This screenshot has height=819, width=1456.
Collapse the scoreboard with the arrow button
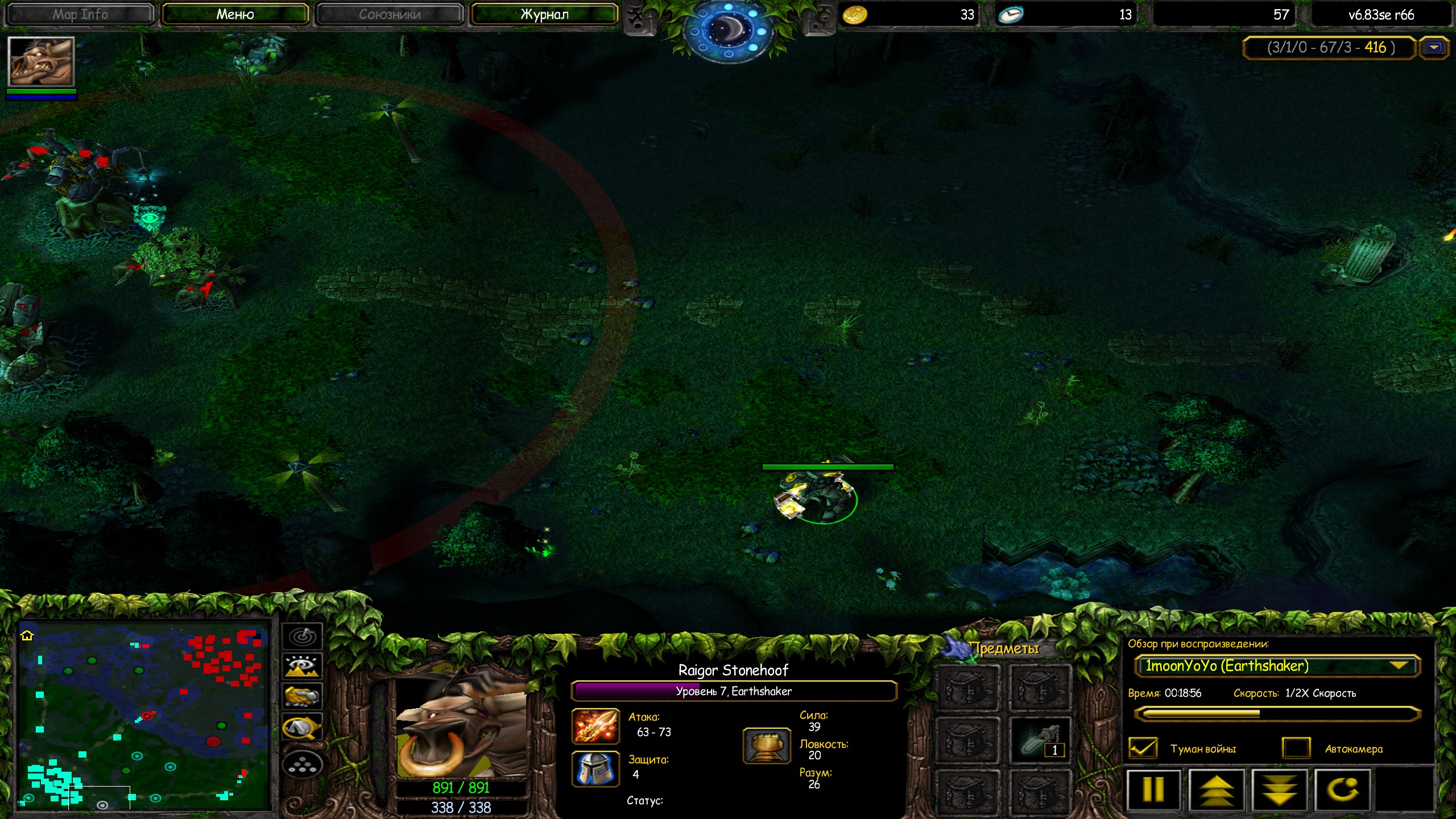point(1434,48)
